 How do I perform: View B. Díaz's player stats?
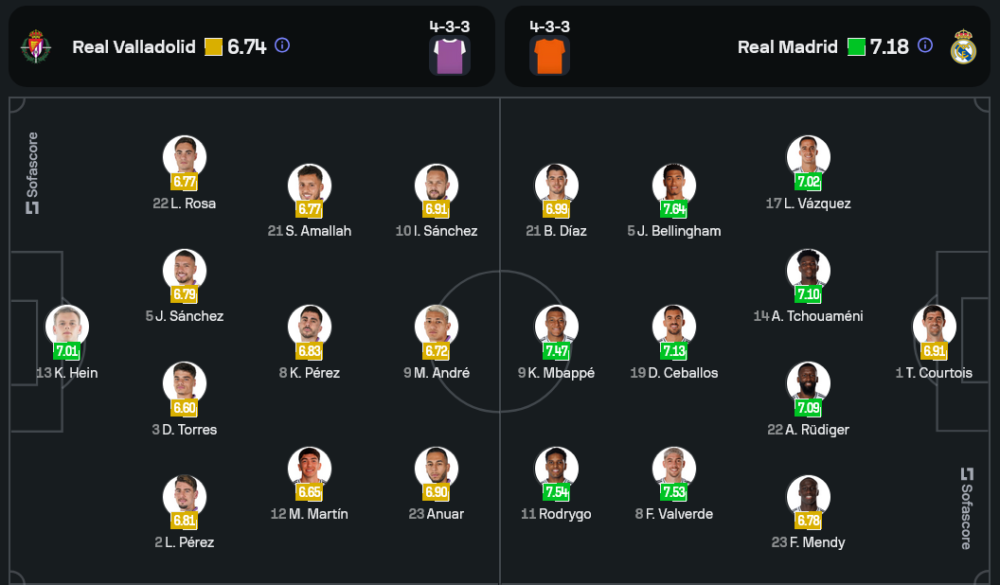click(x=557, y=185)
